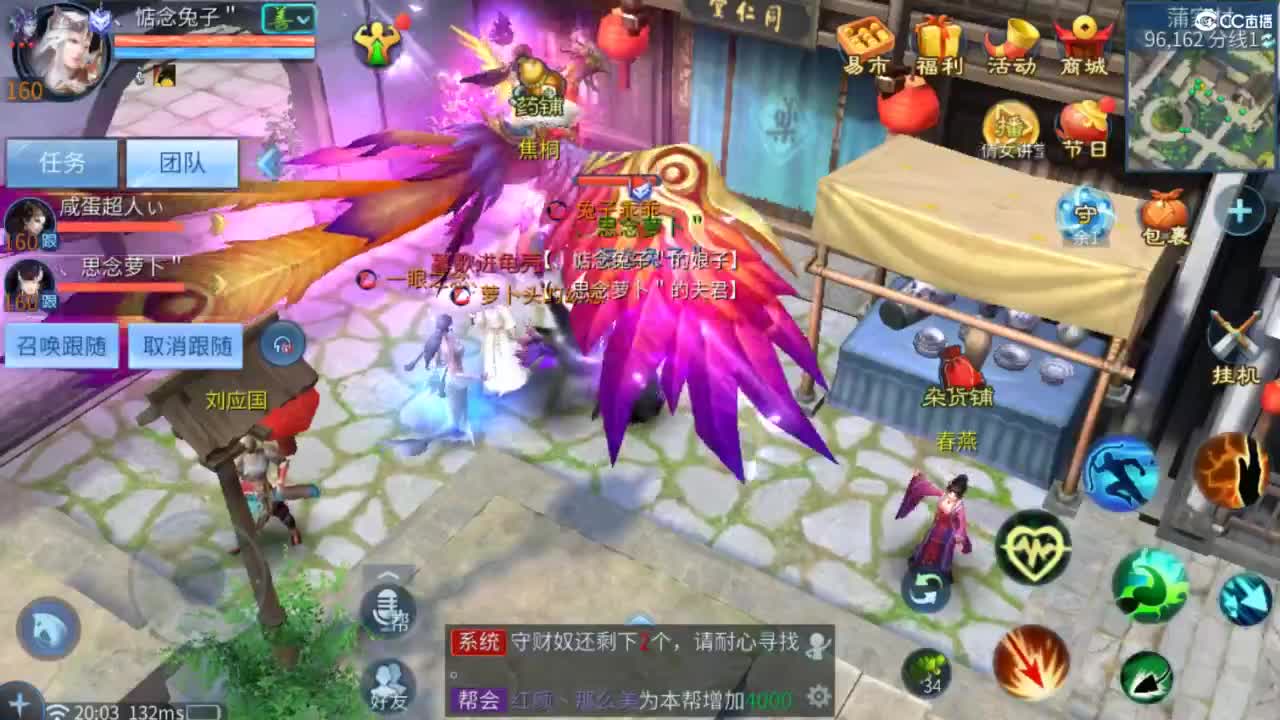
Task: Toggle the headset audio icon near cancel follow
Action: (283, 344)
